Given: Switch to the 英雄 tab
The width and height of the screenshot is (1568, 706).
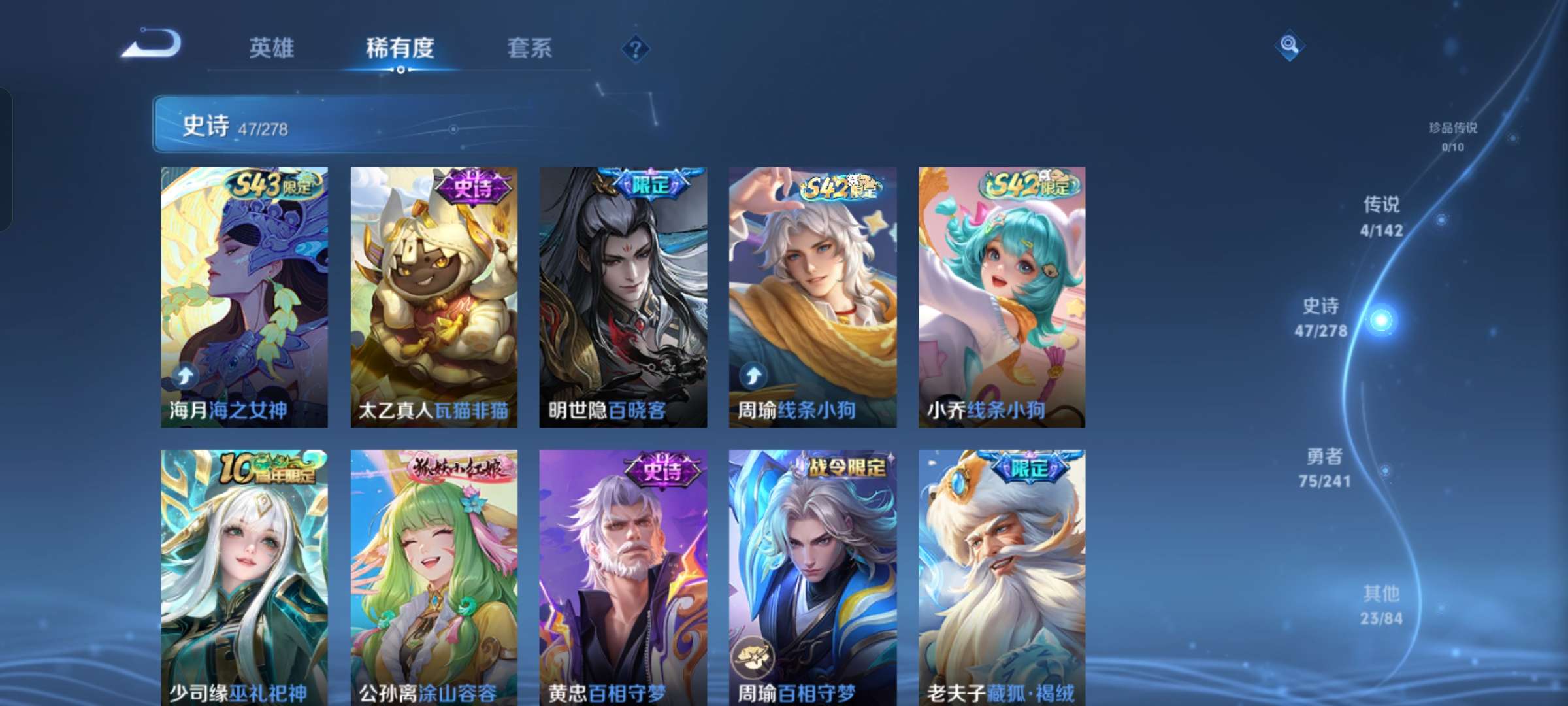Looking at the screenshot, I should (x=271, y=48).
